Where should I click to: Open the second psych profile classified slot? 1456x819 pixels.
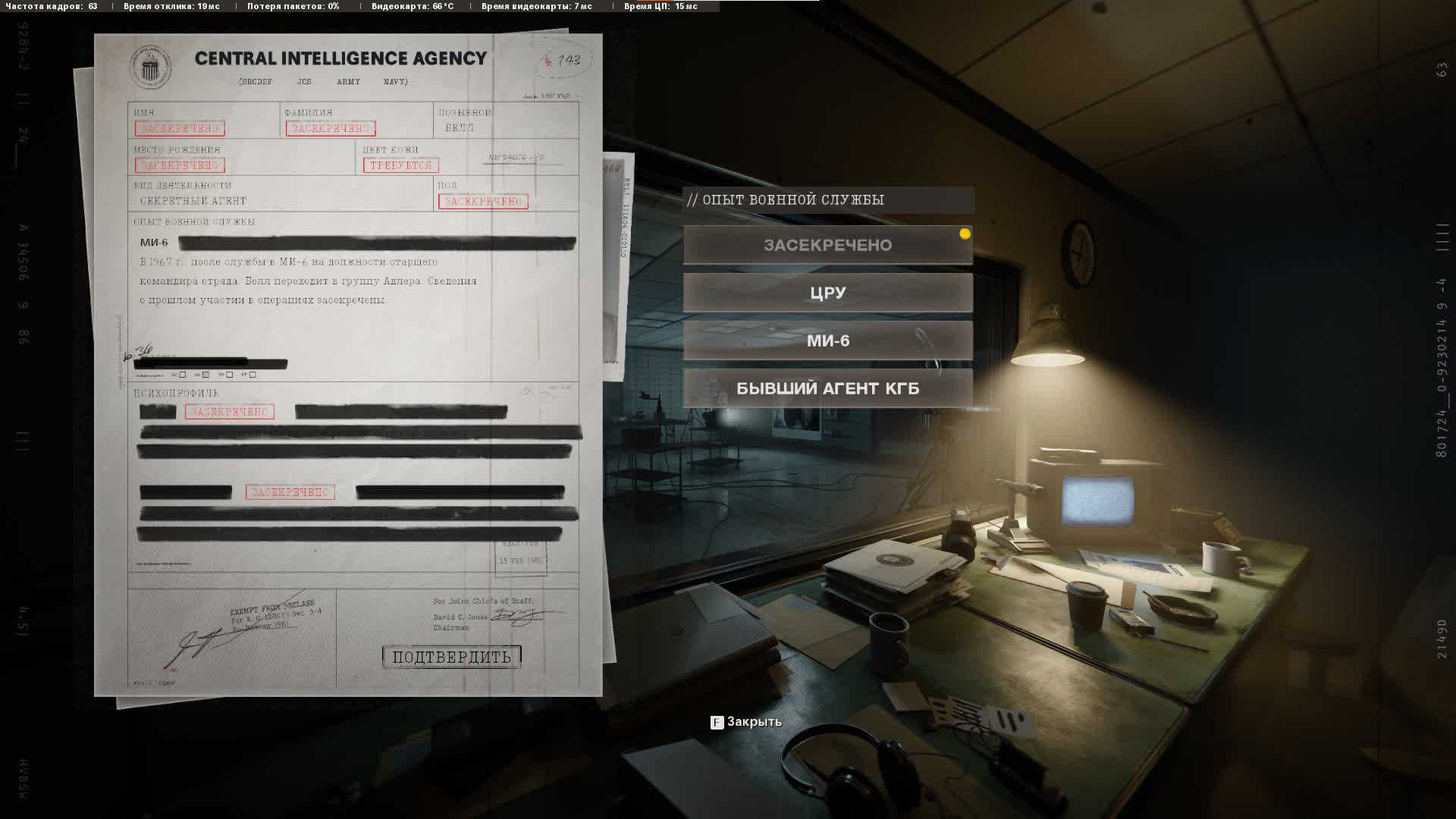click(x=290, y=492)
